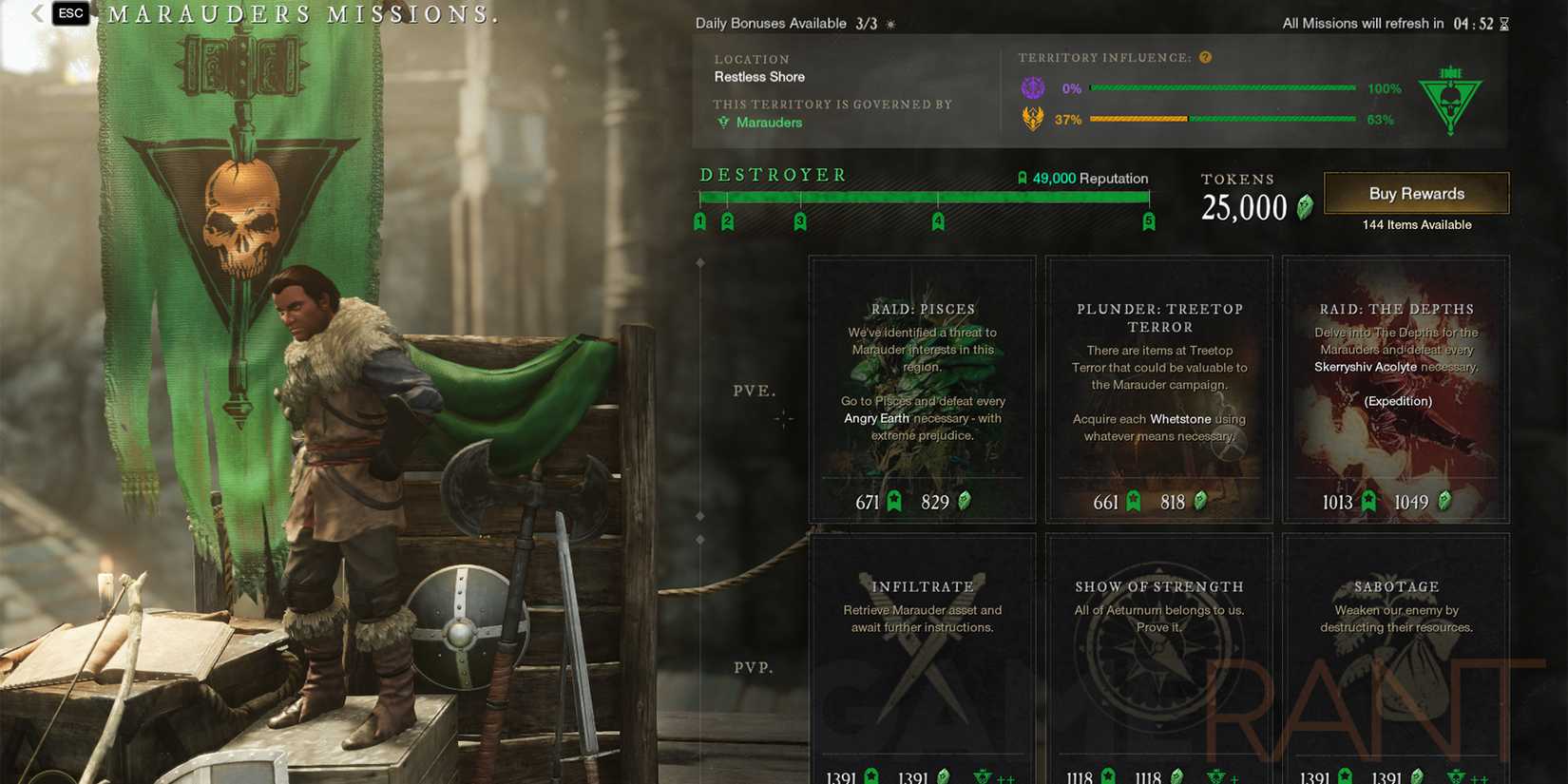
Task: Open the Territory Influence help tooltip
Action: (1205, 57)
